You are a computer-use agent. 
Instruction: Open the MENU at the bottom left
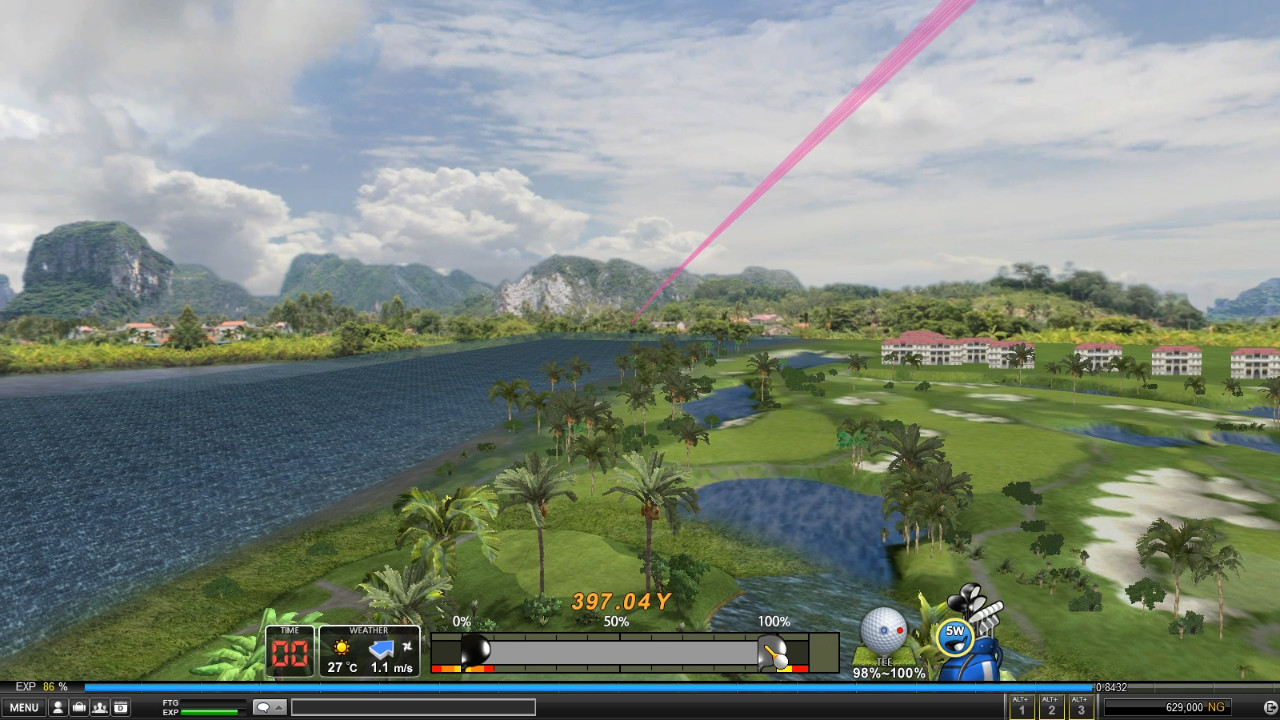pos(24,706)
